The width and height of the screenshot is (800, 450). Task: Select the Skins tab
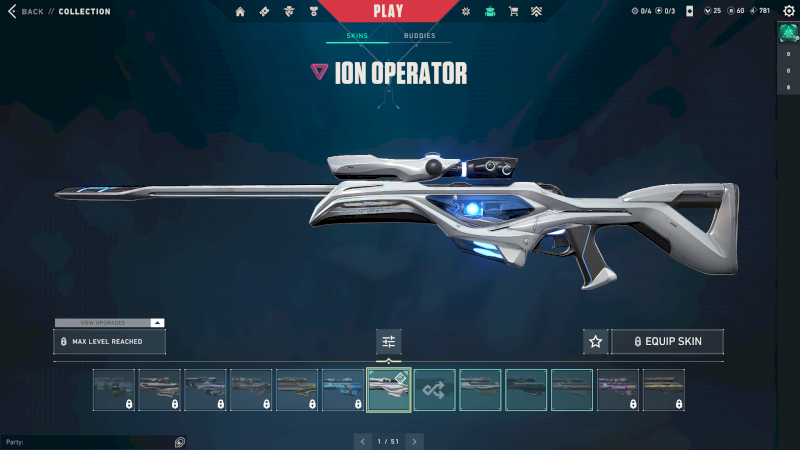click(357, 36)
